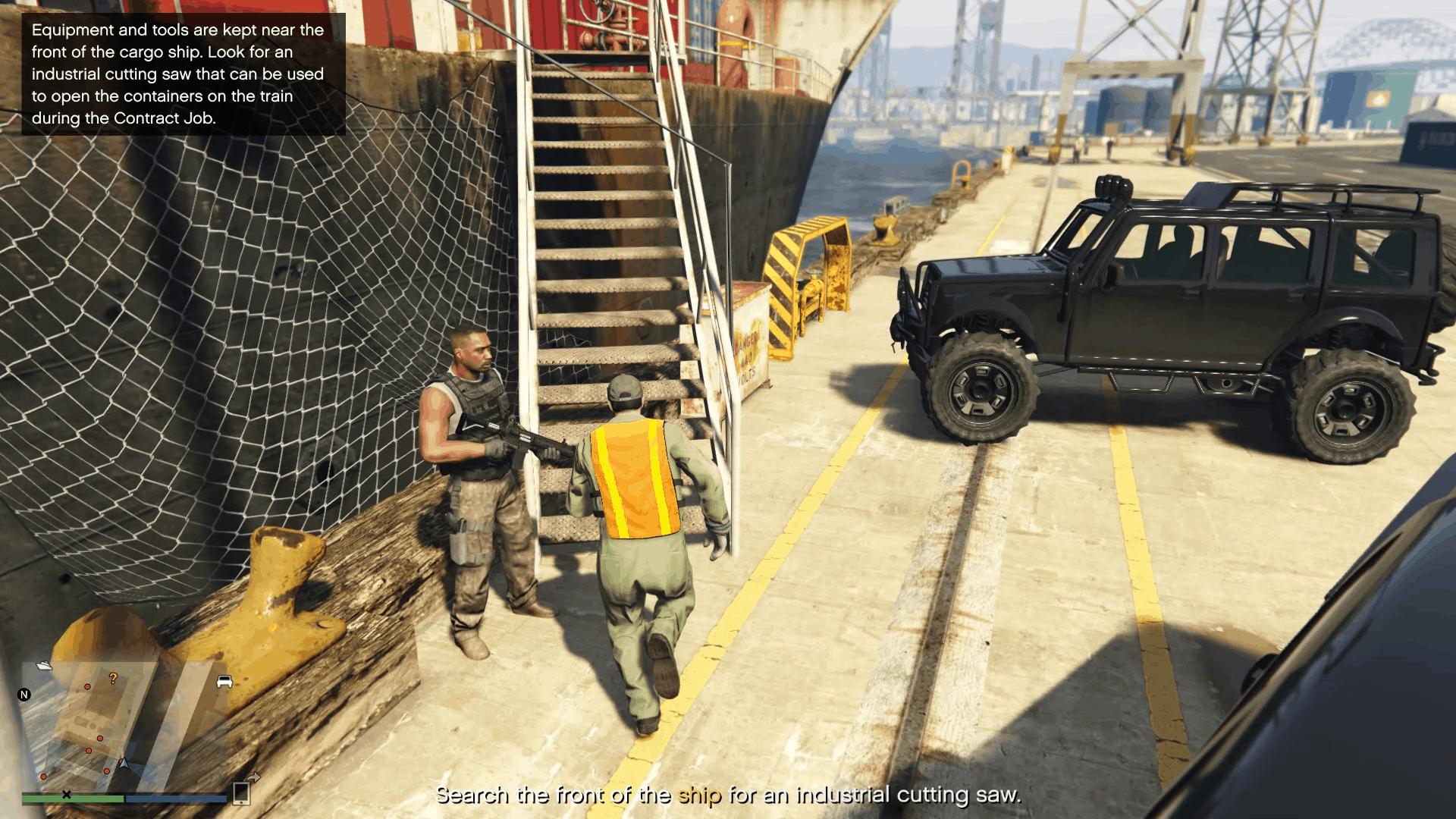Click the red dot left of the player arrow

[x=107, y=771]
